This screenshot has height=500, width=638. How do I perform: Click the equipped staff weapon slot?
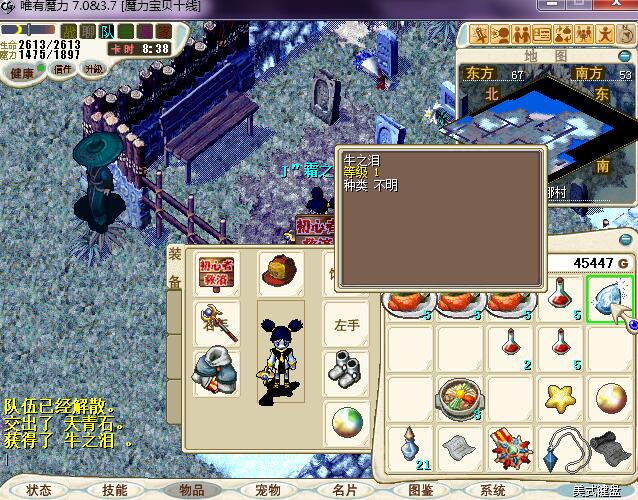[x=217, y=322]
